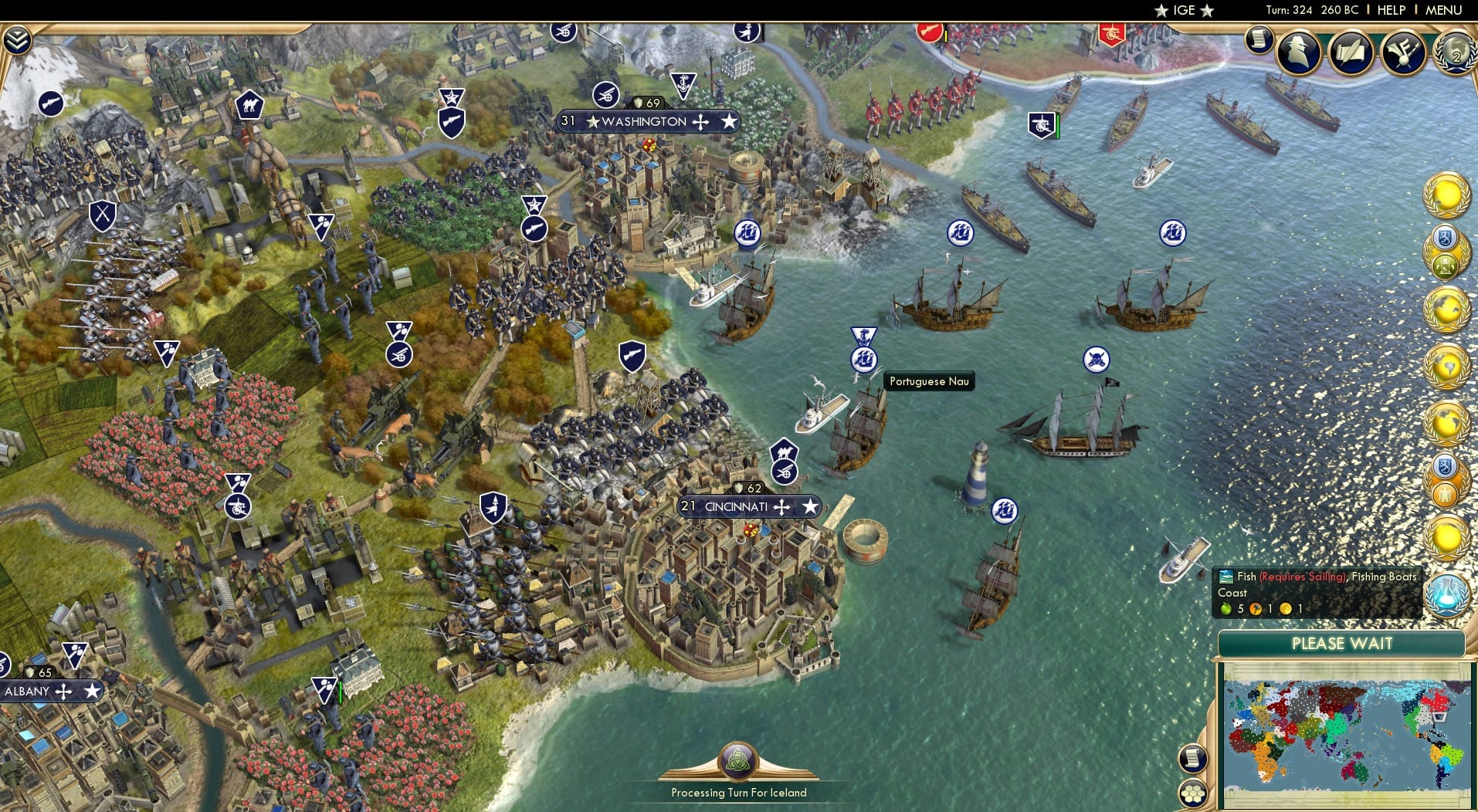Screen dimensions: 1478x812
Task: Open the MENU item
Action: click(x=1443, y=10)
